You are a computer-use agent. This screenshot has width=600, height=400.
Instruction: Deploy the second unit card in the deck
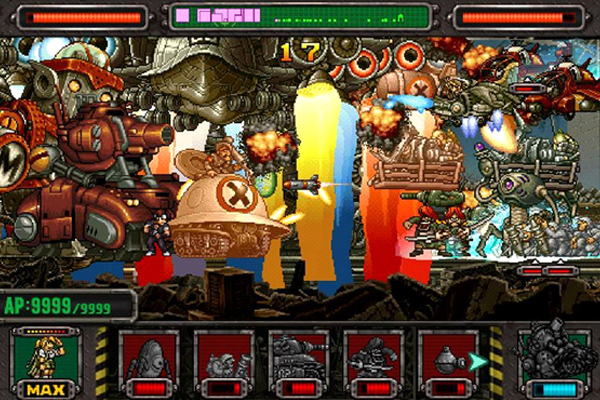click(224, 362)
